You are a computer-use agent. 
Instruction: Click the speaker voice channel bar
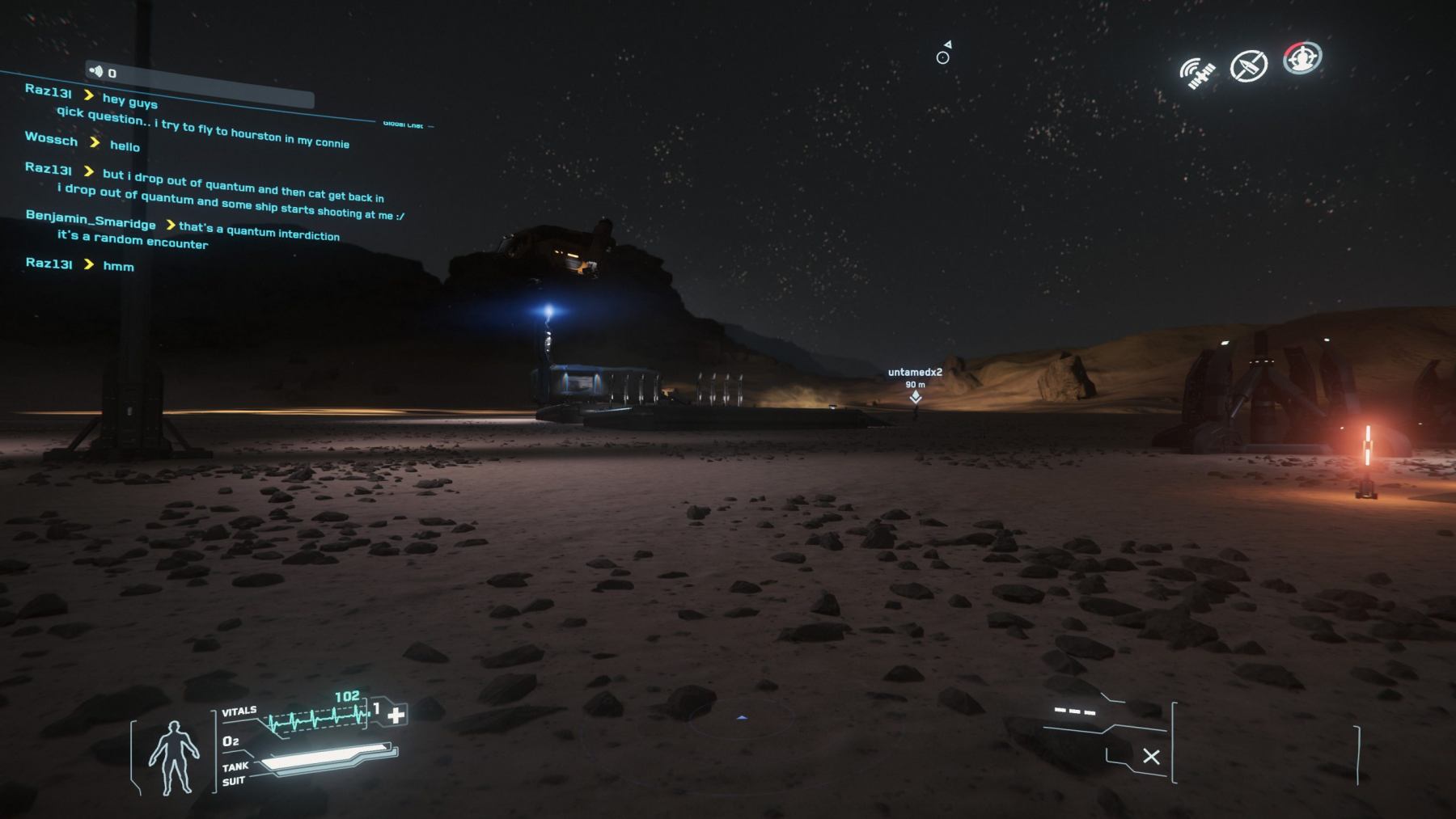[199, 85]
